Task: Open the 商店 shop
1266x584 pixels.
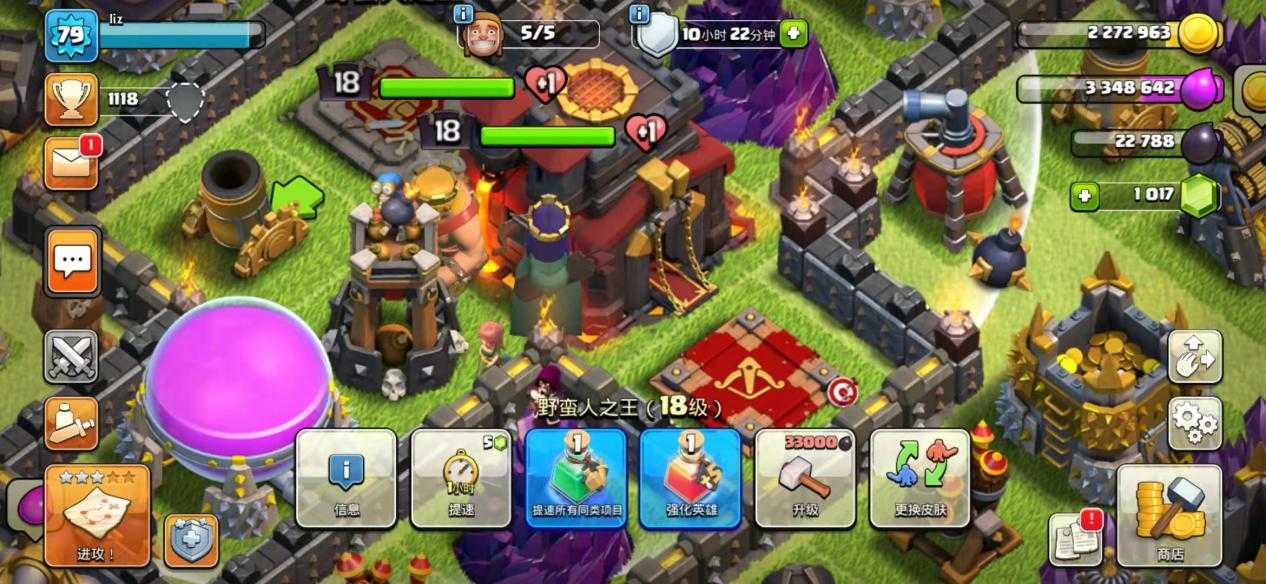Action: (x=1169, y=514)
